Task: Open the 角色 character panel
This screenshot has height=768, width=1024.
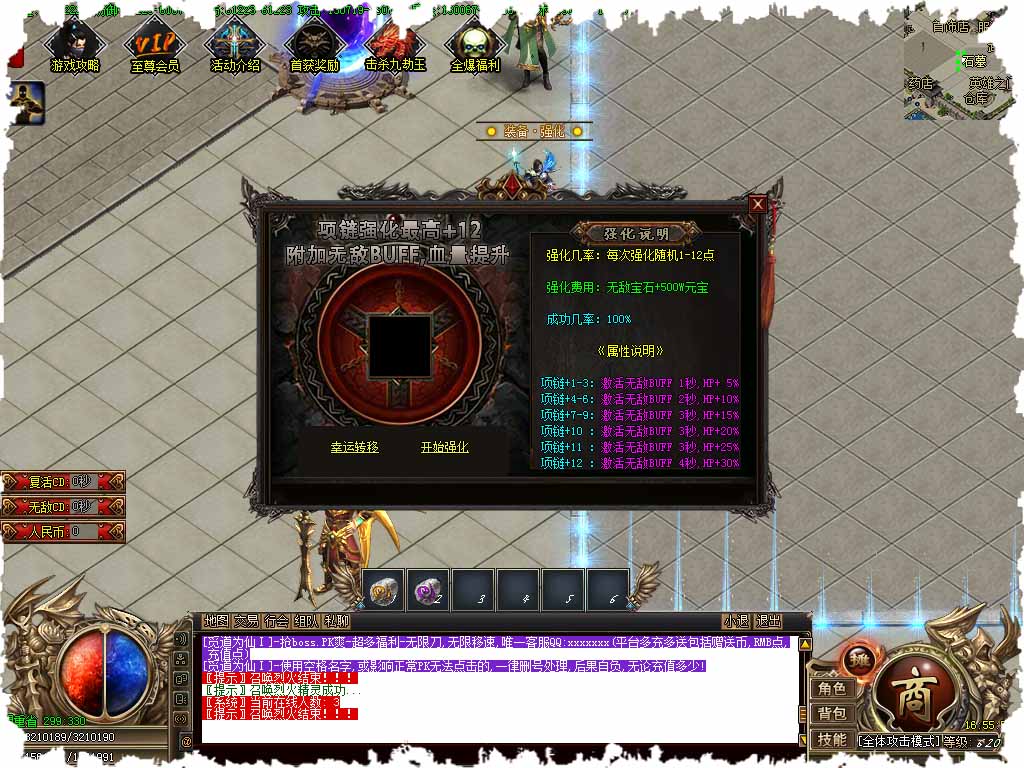Action: pyautogui.click(x=832, y=689)
